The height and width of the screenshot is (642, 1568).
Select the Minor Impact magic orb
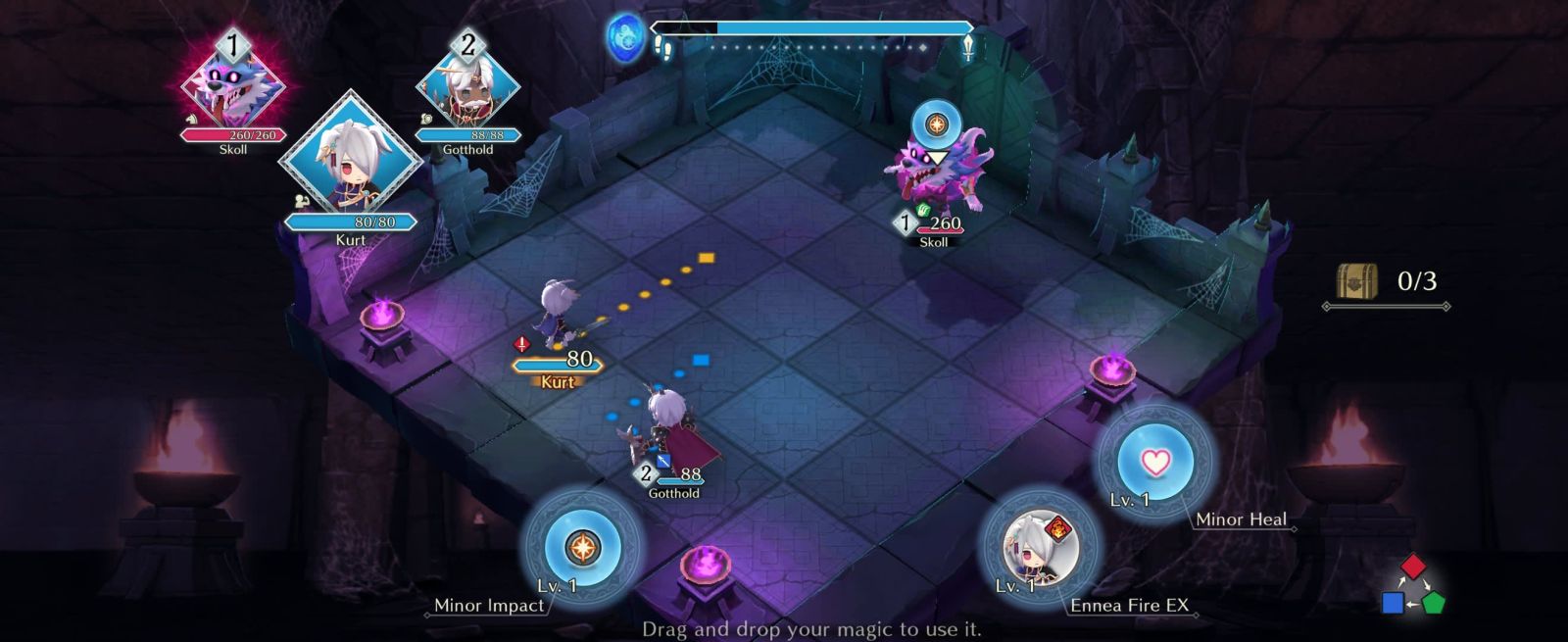tap(582, 547)
